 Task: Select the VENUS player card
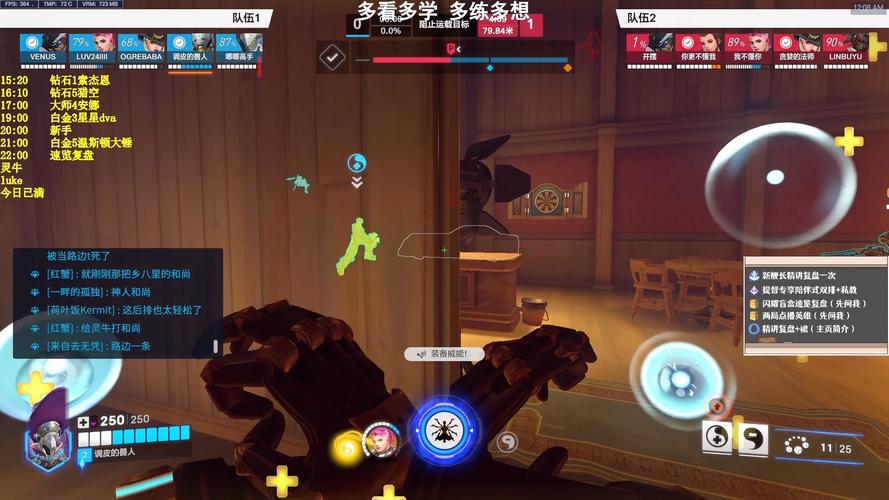(x=43, y=47)
